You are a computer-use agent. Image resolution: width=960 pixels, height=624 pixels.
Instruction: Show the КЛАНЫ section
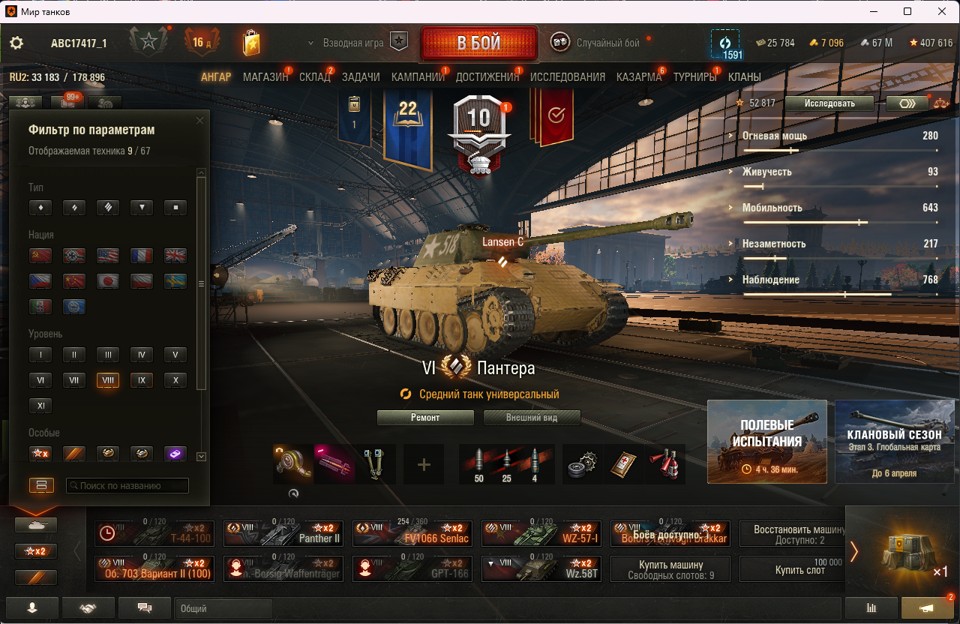744,77
